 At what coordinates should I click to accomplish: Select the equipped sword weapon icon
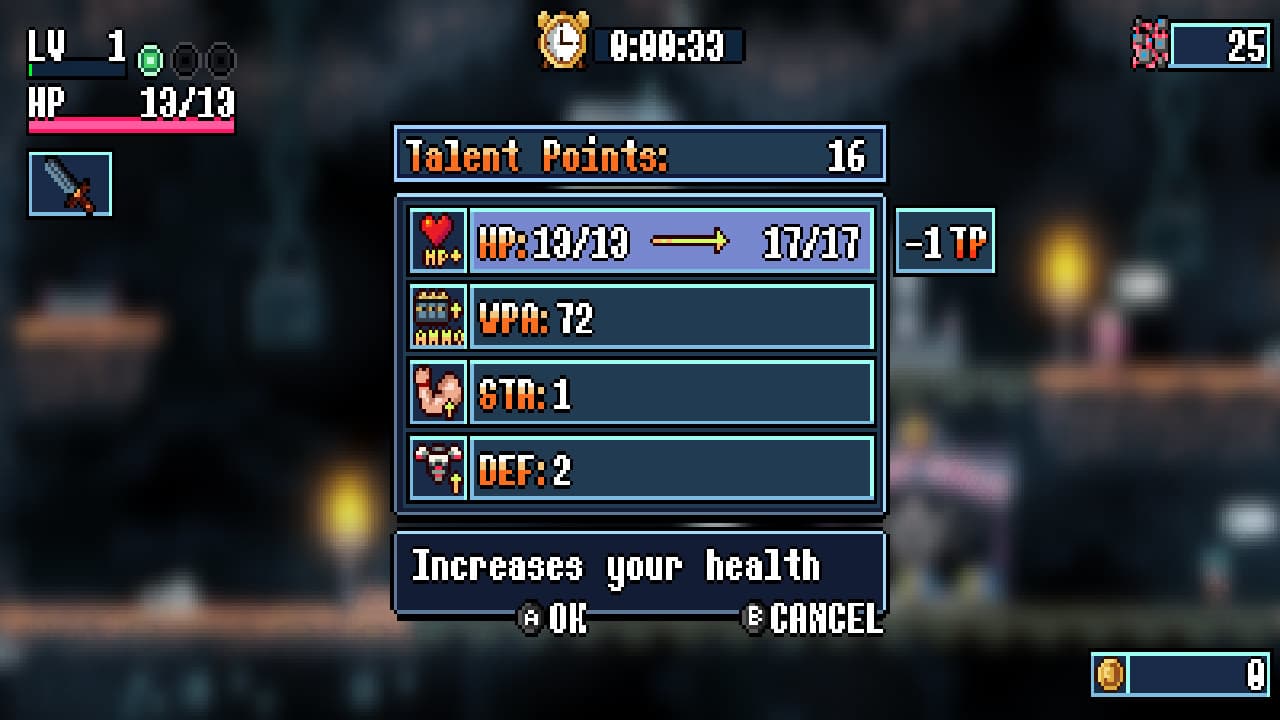pyautogui.click(x=70, y=182)
